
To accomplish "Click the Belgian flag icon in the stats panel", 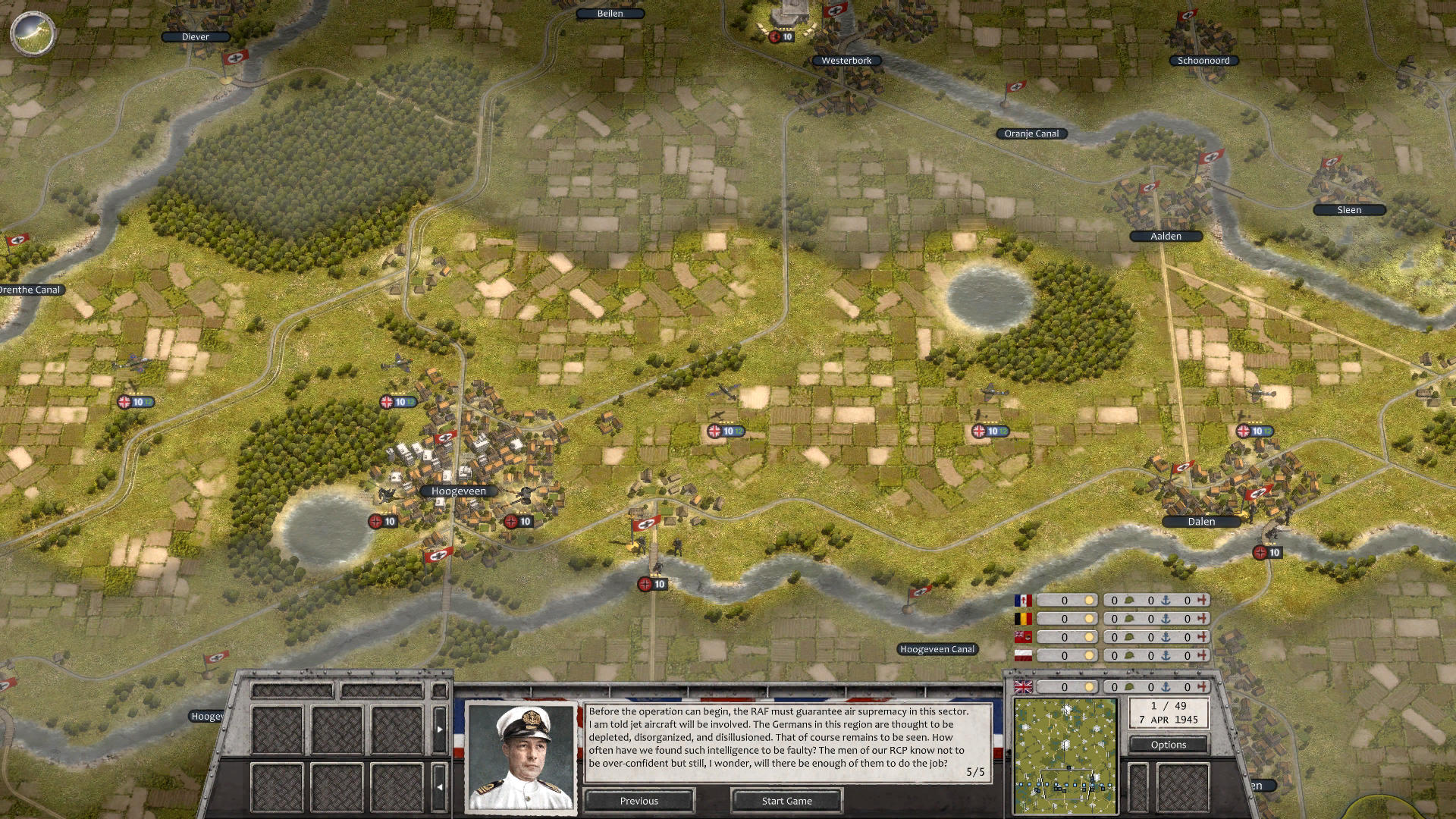I will click(x=1023, y=618).
